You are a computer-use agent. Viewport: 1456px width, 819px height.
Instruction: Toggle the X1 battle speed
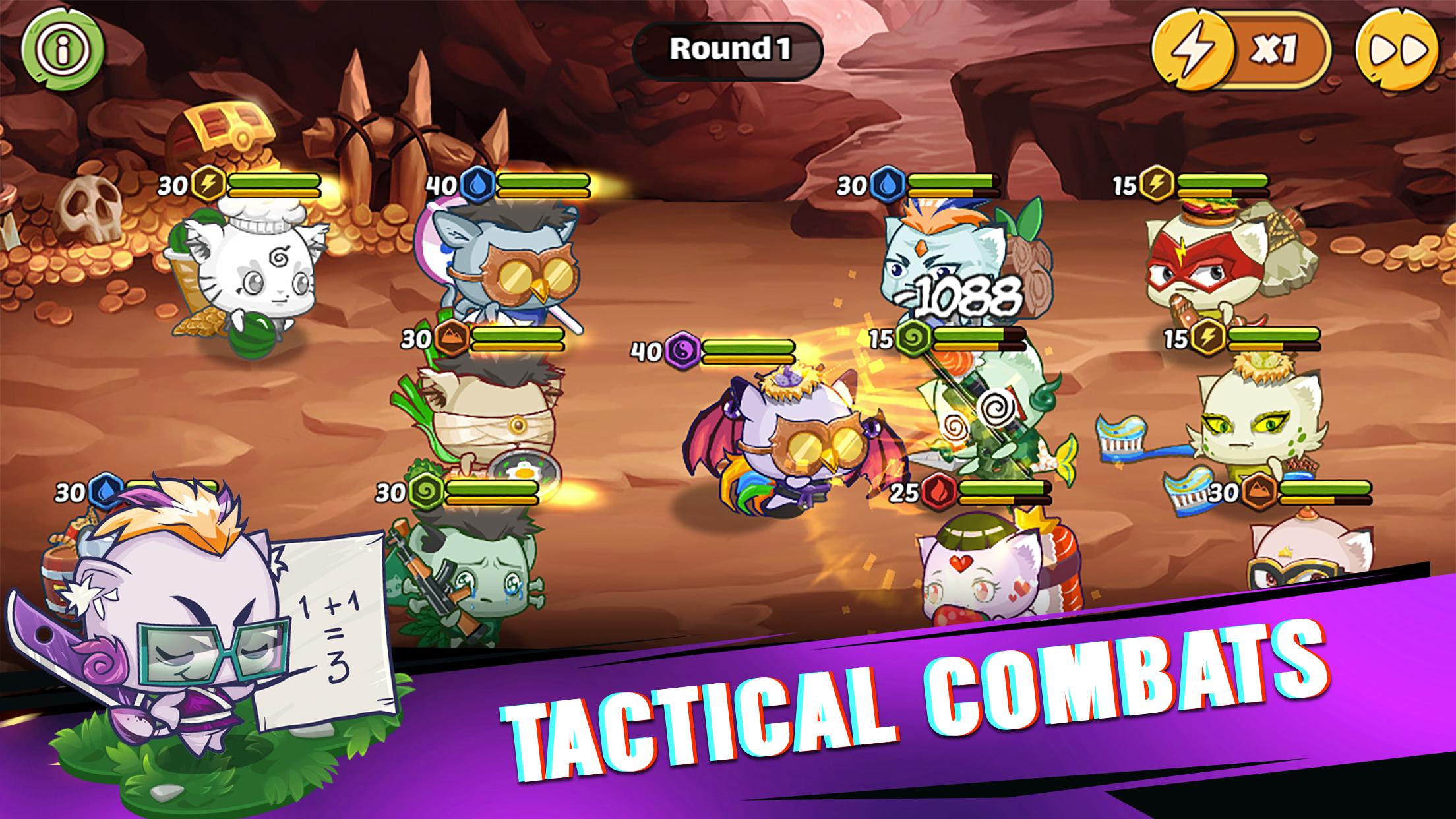1241,49
